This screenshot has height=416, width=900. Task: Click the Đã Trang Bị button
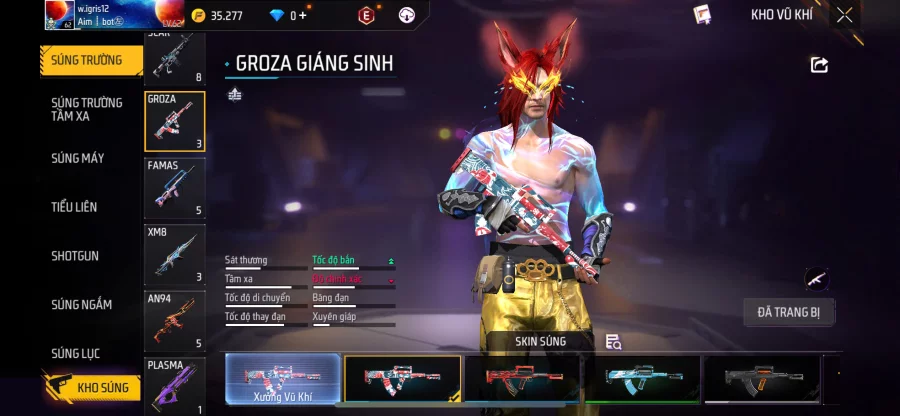pyautogui.click(x=789, y=312)
